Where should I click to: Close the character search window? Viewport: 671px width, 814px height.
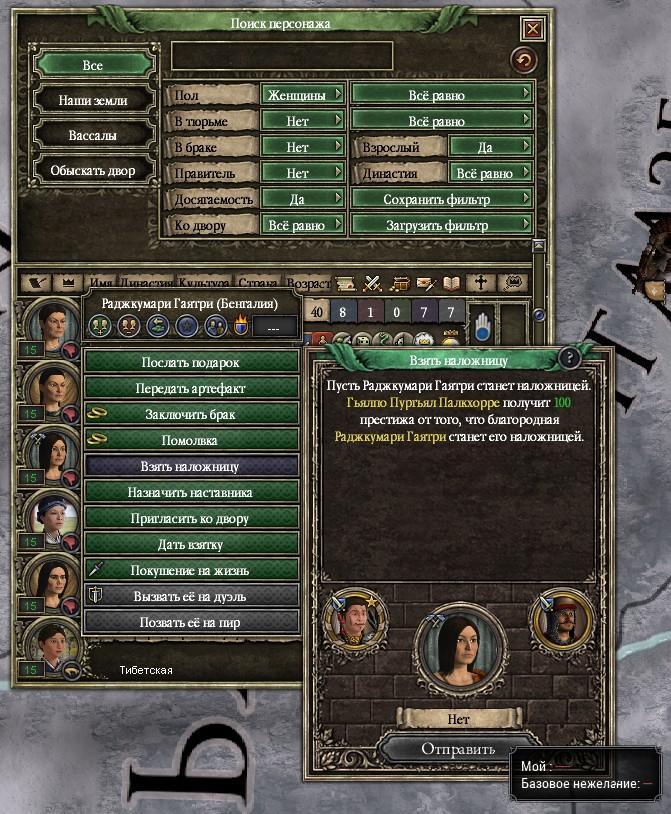(x=533, y=29)
